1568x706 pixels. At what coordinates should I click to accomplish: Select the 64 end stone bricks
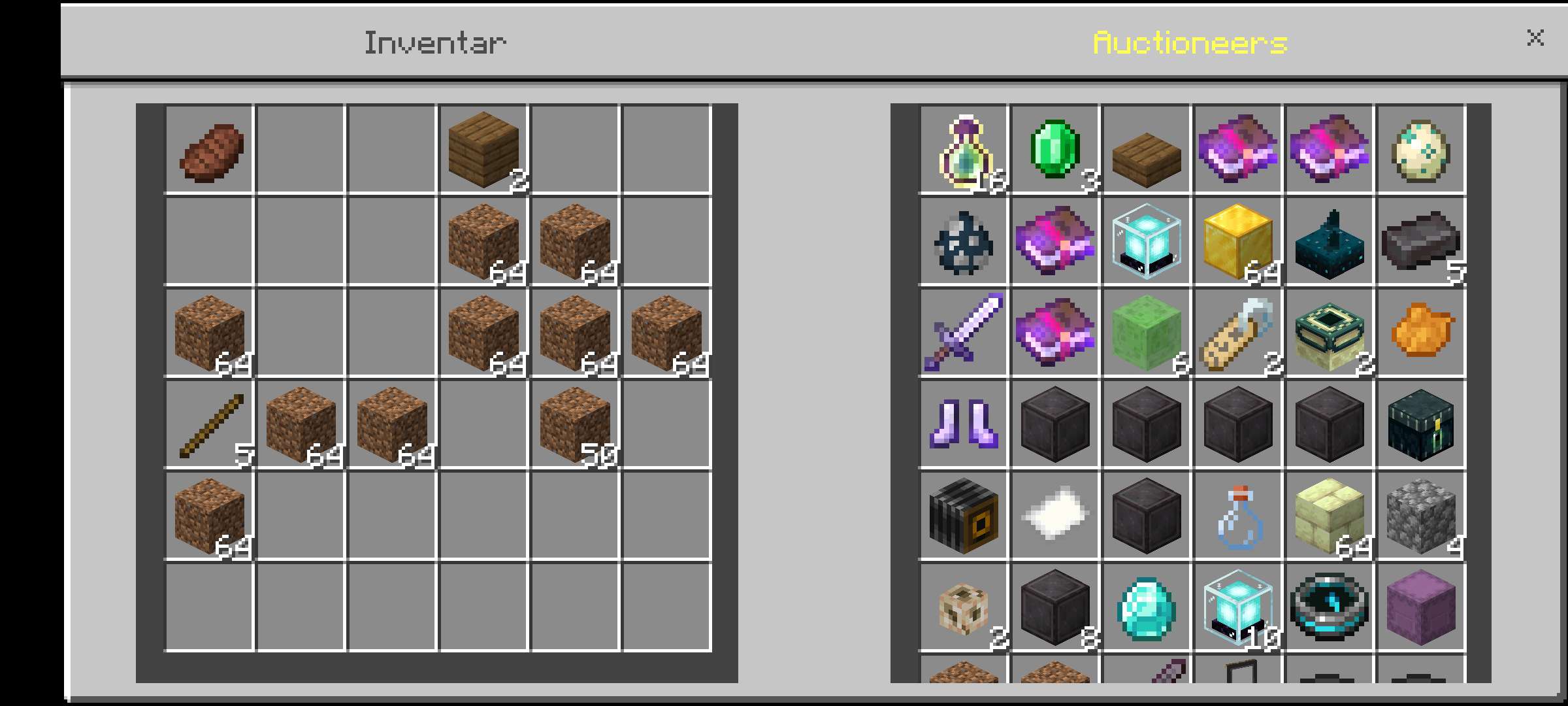(x=1330, y=516)
